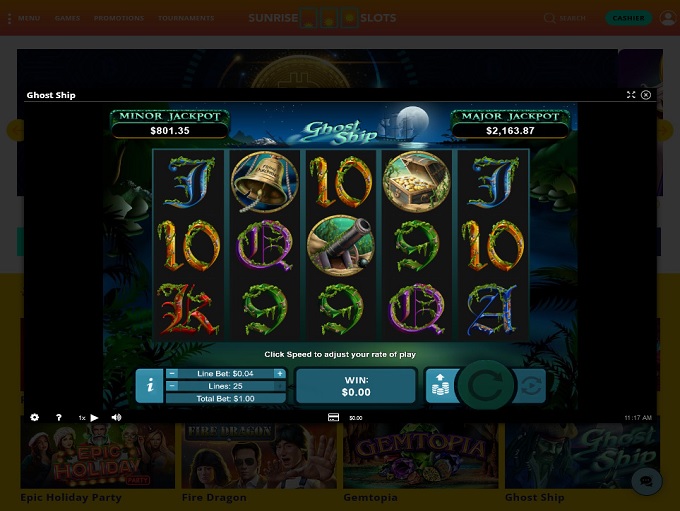Viewport: 680px width, 511px height.
Task: Close the Ghost Ship game window
Action: [x=646, y=95]
